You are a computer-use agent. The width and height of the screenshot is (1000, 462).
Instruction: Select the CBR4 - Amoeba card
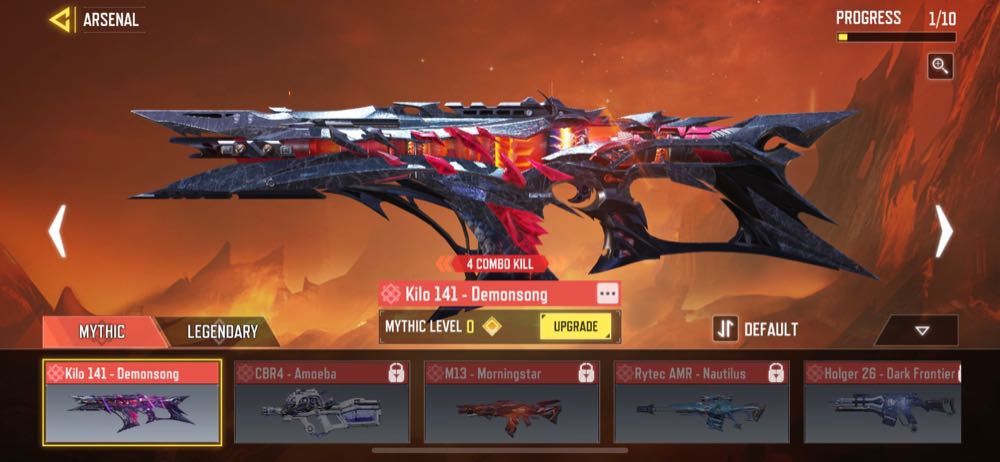[x=321, y=402]
